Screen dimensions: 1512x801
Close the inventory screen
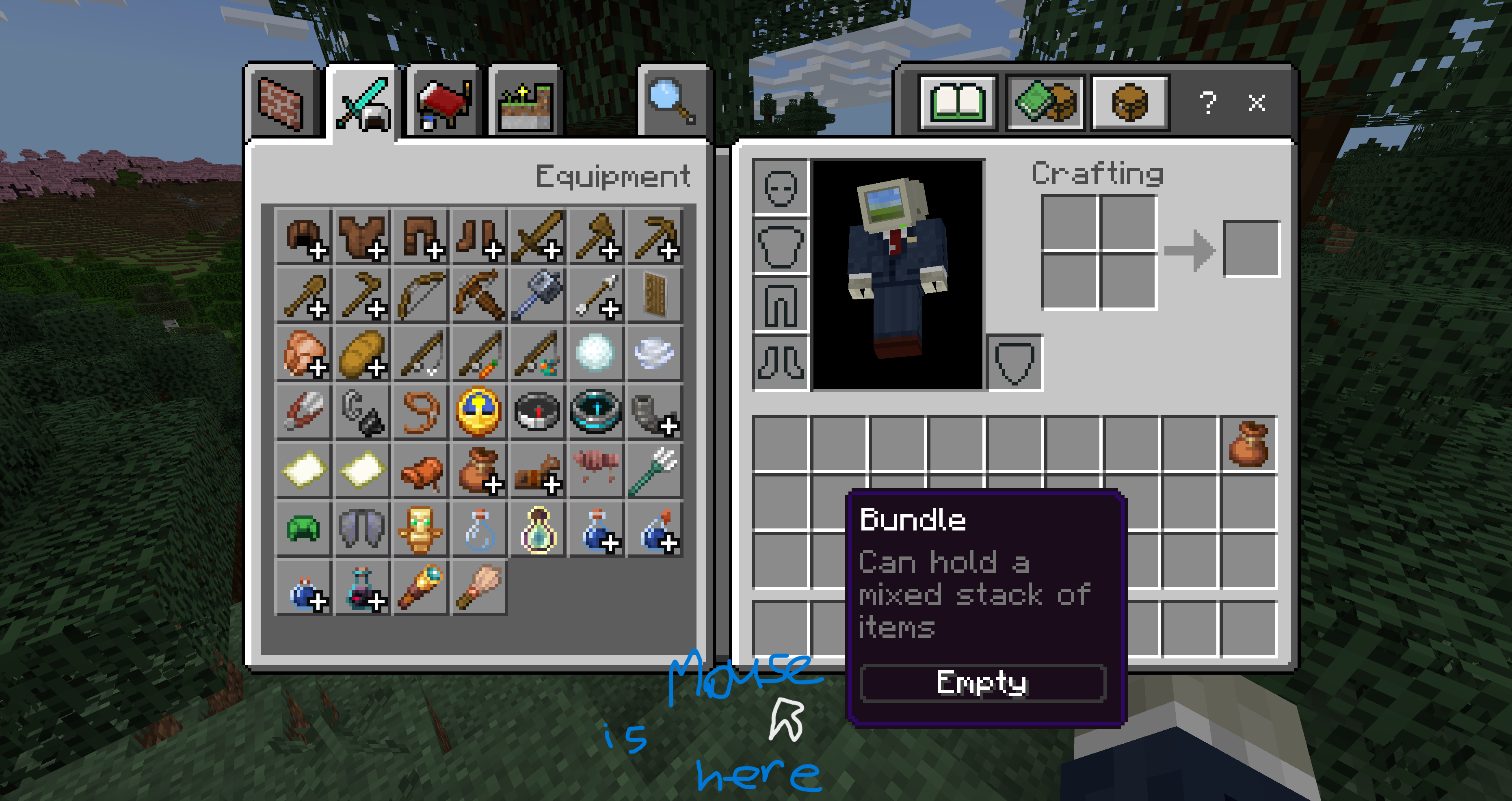pyautogui.click(x=1256, y=103)
